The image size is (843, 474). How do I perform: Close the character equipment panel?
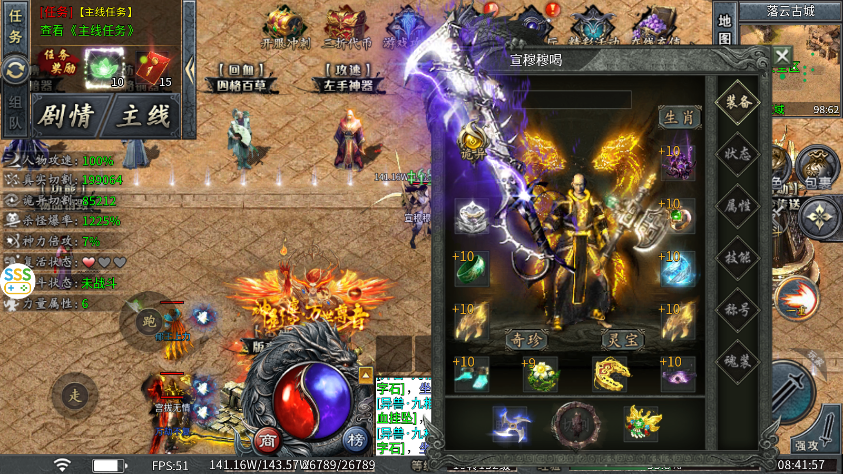781,56
